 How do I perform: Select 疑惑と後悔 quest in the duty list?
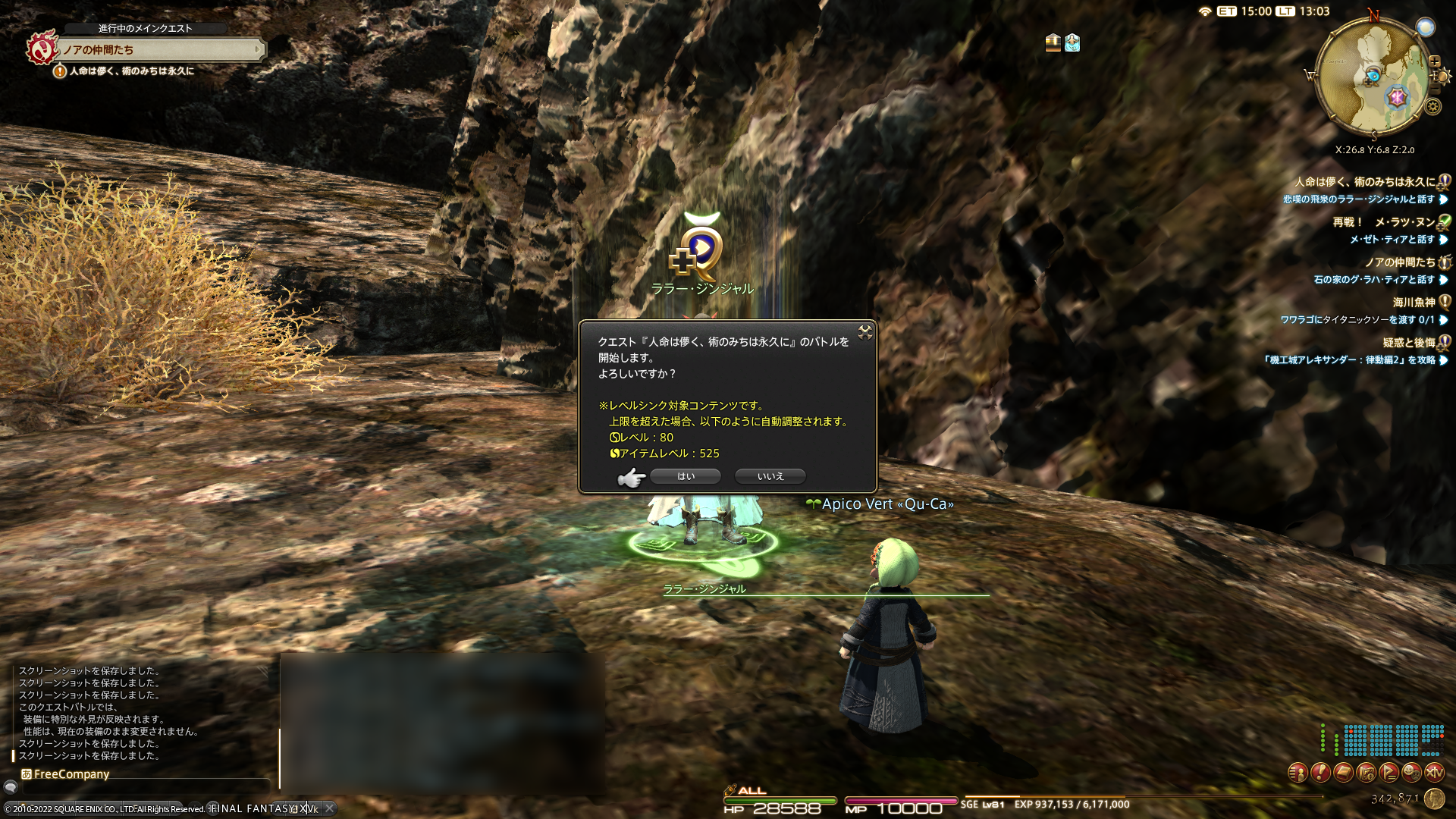coord(1408,343)
